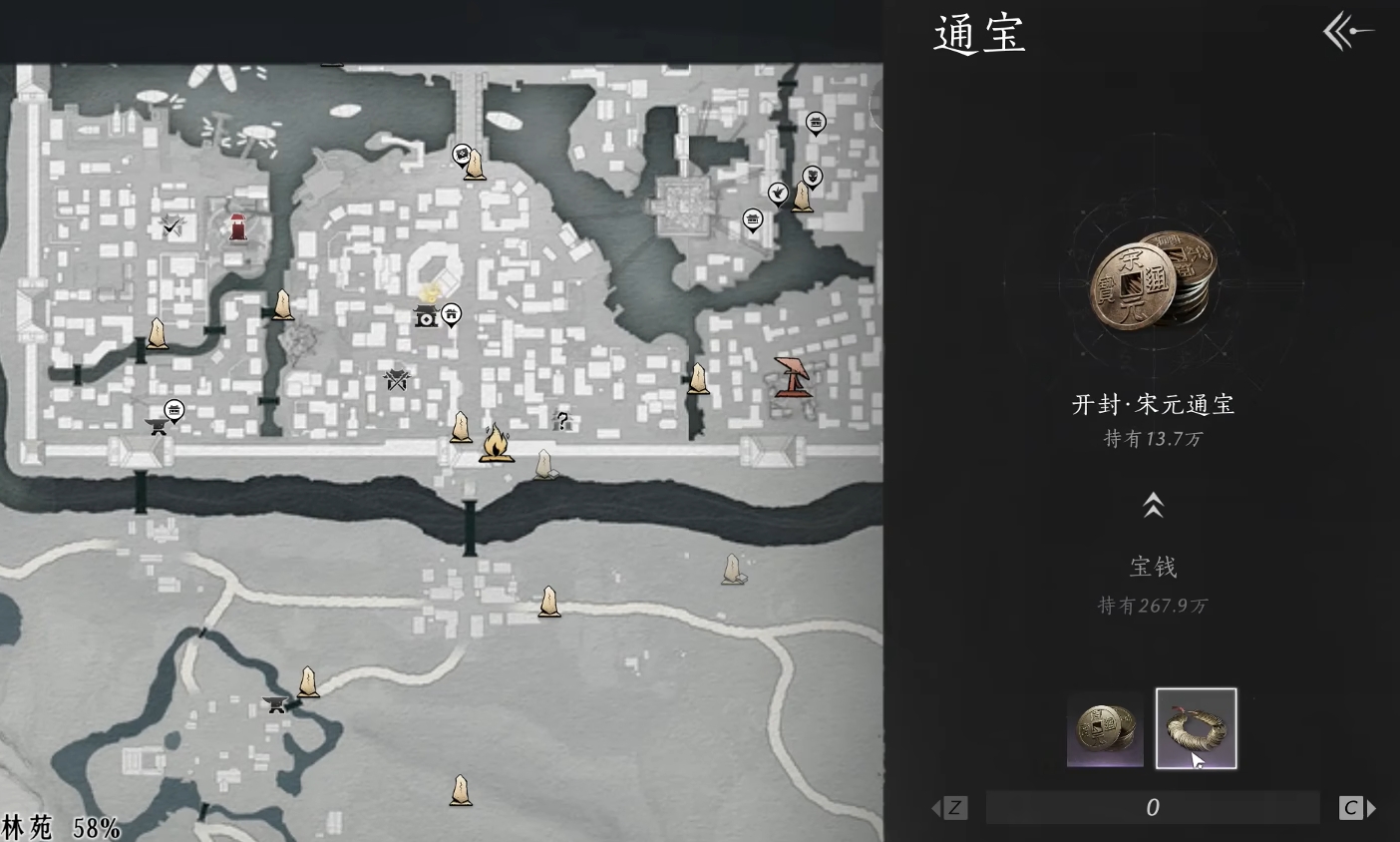Click the checkmark marker on the map
This screenshot has height=842, width=1400.
coord(173,226)
